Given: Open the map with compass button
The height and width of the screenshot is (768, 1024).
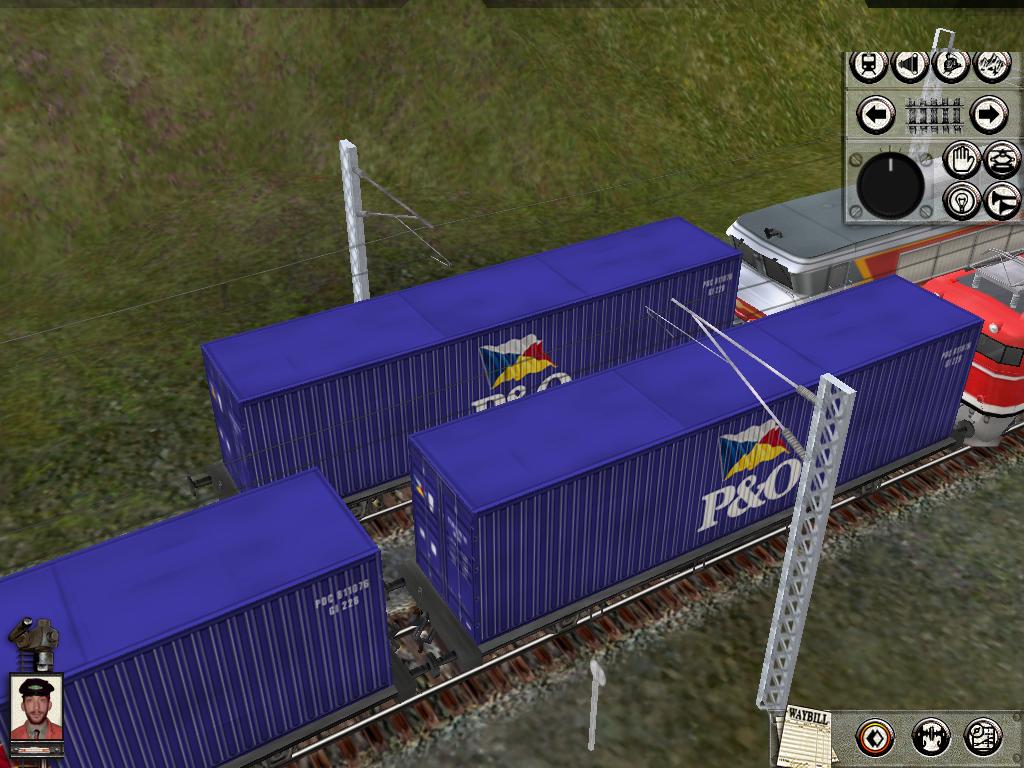Looking at the screenshot, I should 983,738.
